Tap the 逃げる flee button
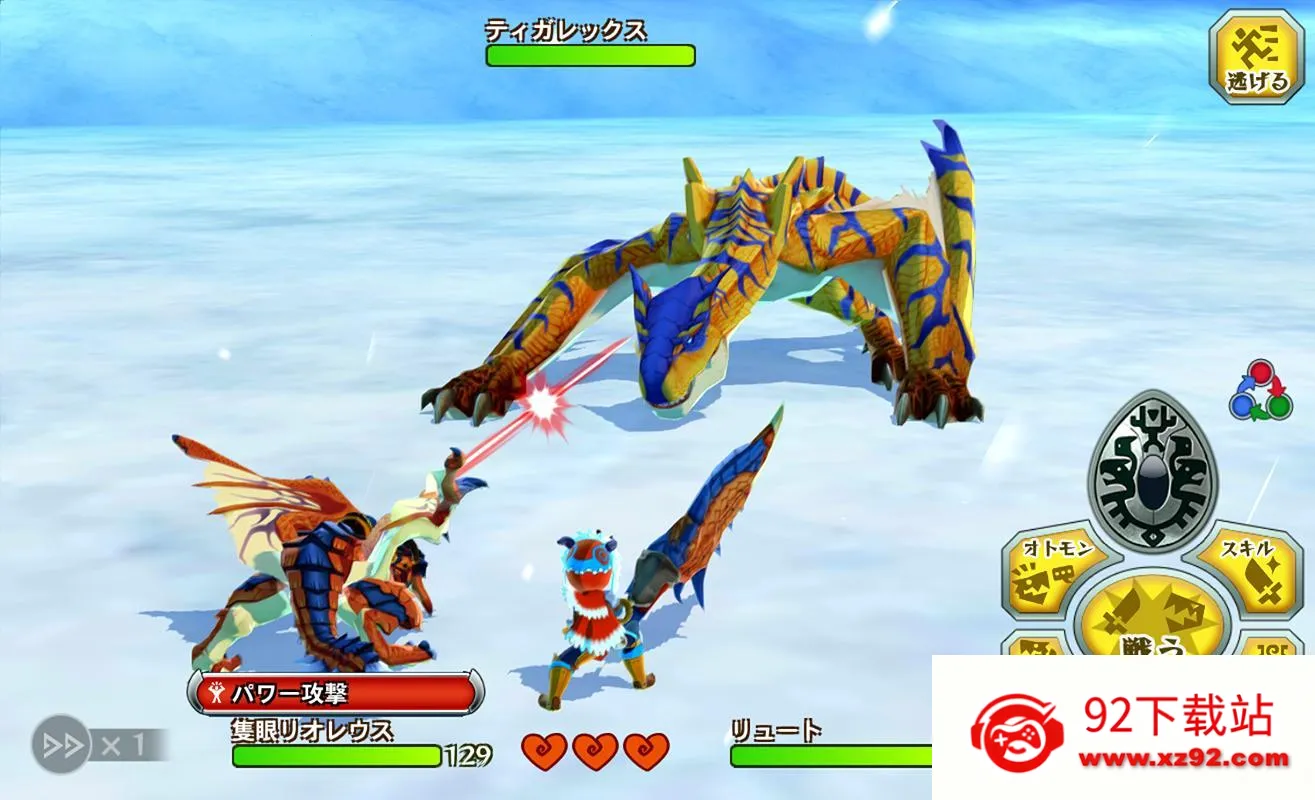1315x800 pixels. [x=1257, y=57]
